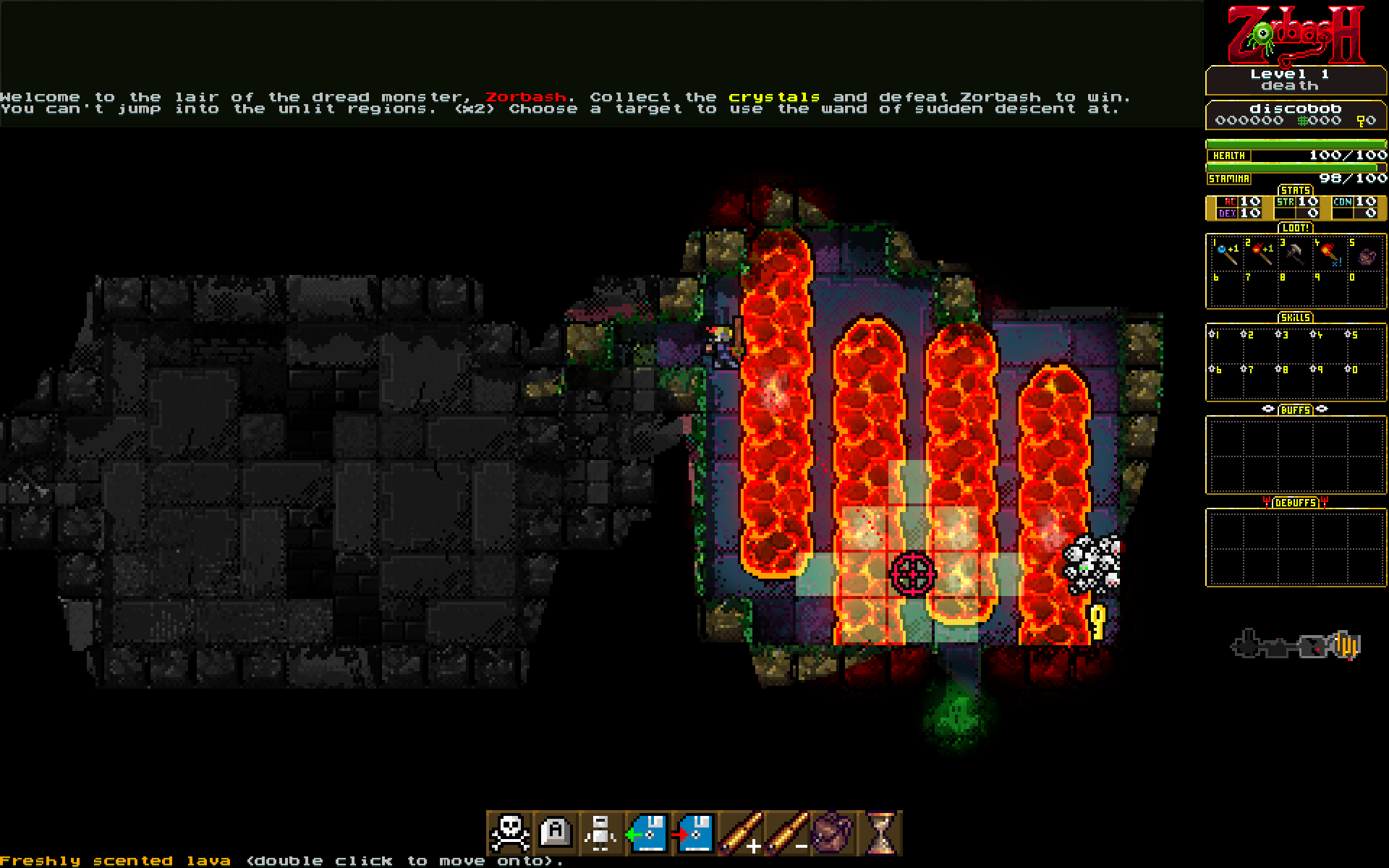1389x868 pixels.
Task: Activate the white robot toolbar button
Action: pyautogui.click(x=601, y=833)
